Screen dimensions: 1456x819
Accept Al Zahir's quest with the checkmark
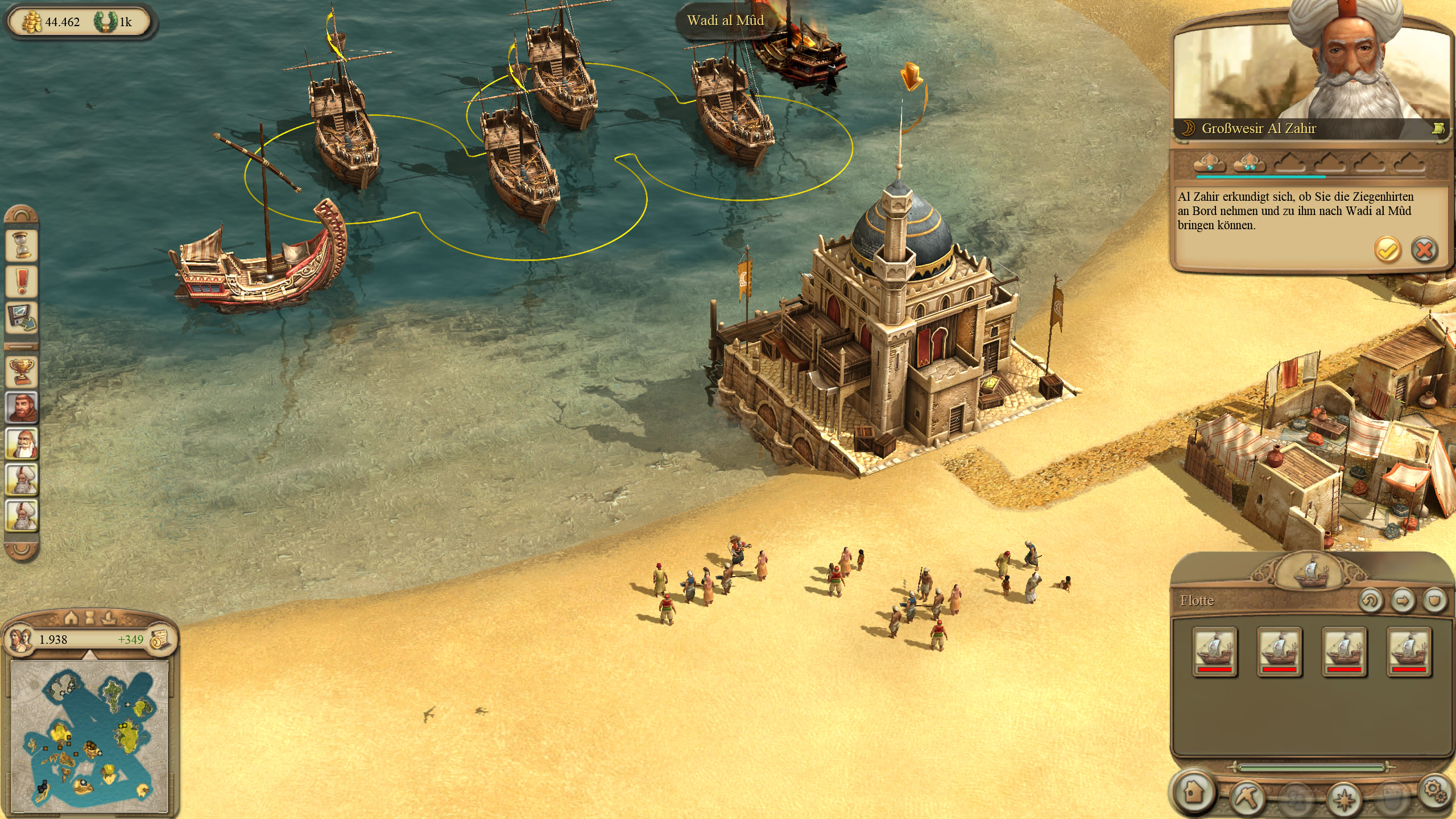[x=1387, y=250]
